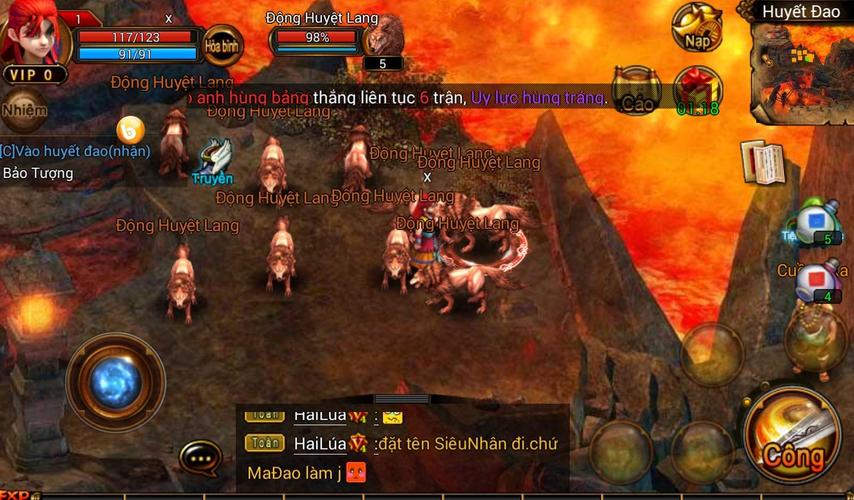Image resolution: width=854 pixels, height=500 pixels.
Task: Open the chat speech bubble button
Action: coord(200,458)
